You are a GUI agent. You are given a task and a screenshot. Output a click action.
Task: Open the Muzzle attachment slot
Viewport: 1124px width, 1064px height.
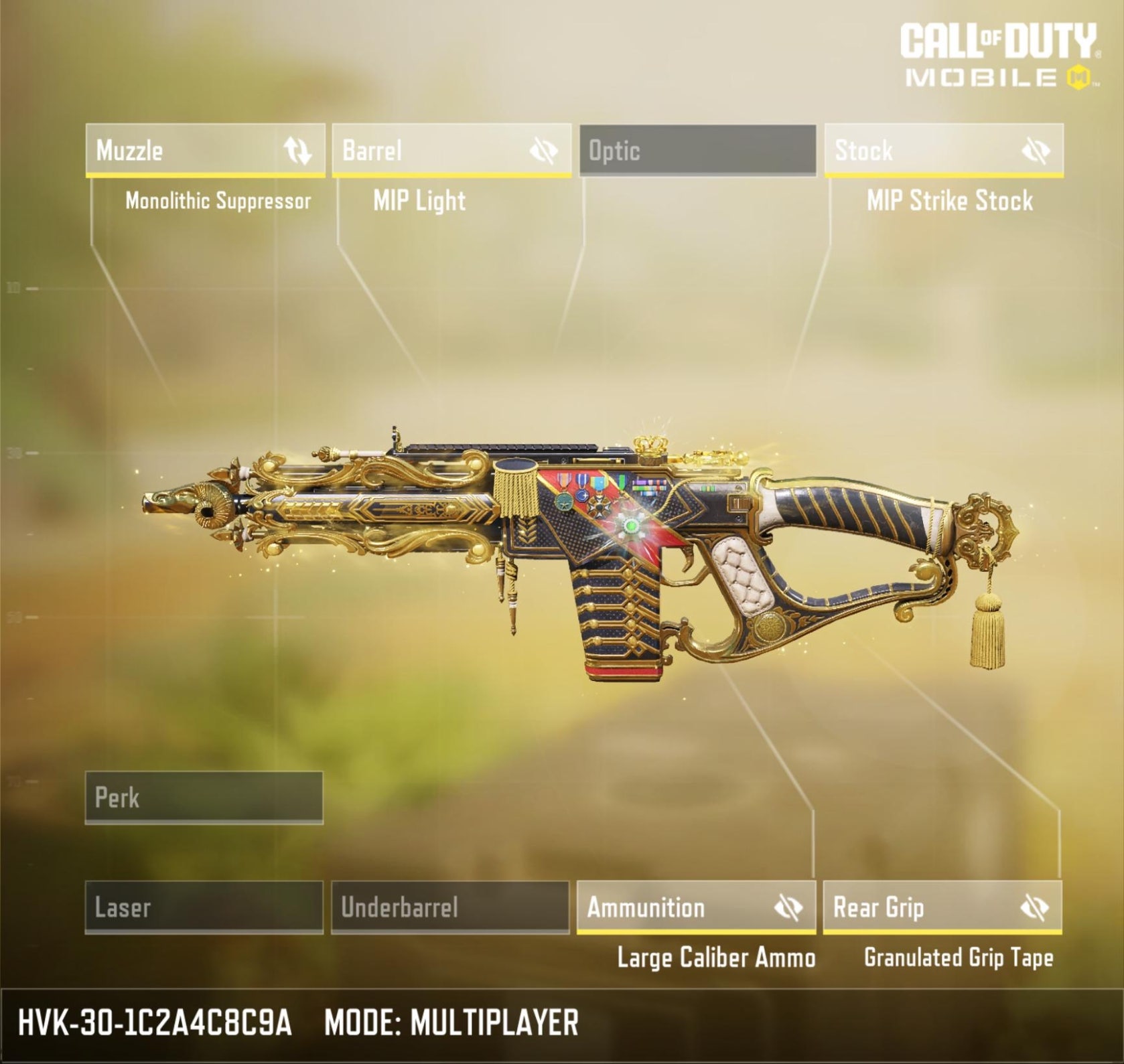coord(181,150)
